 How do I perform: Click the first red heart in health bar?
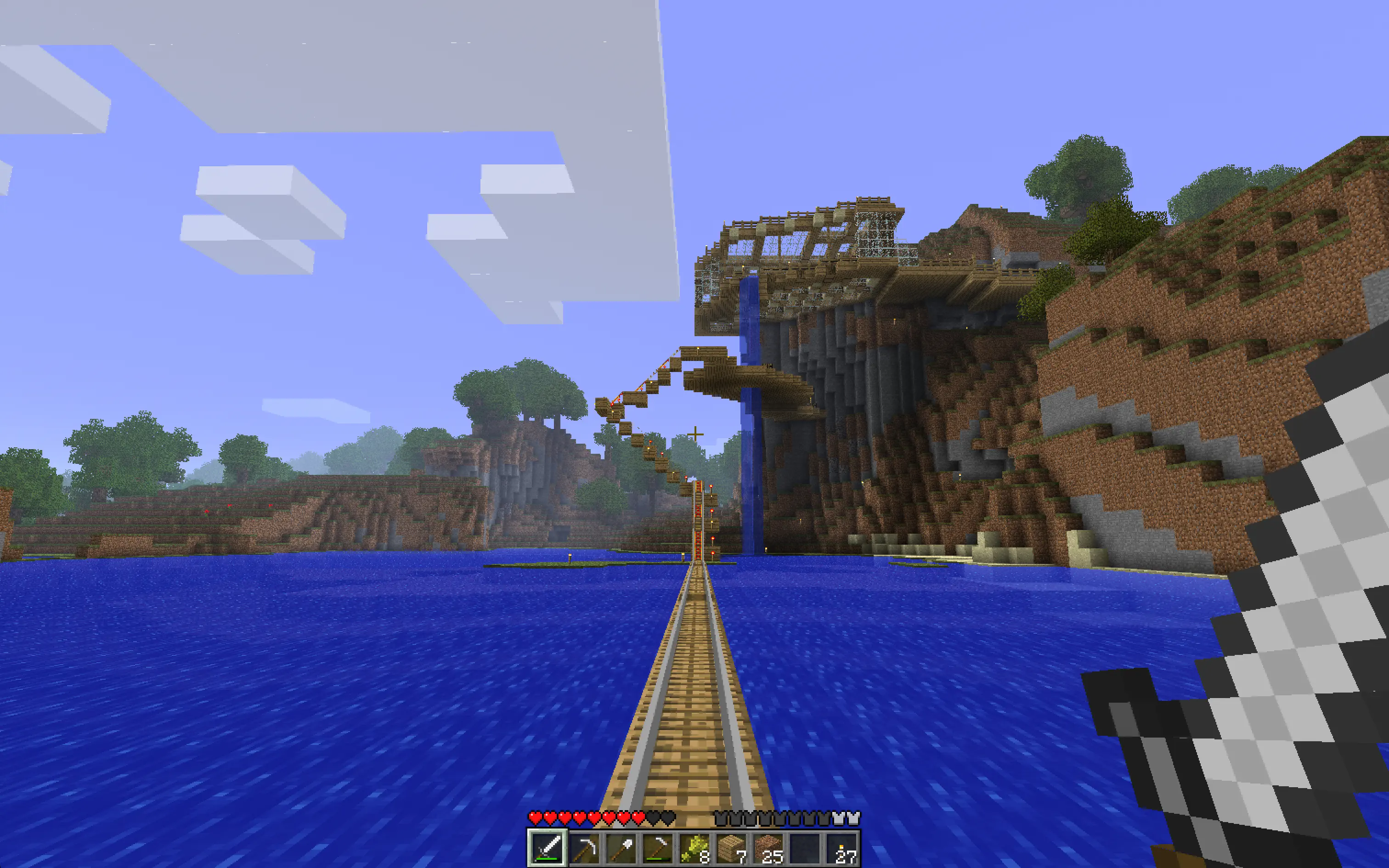tap(536, 817)
